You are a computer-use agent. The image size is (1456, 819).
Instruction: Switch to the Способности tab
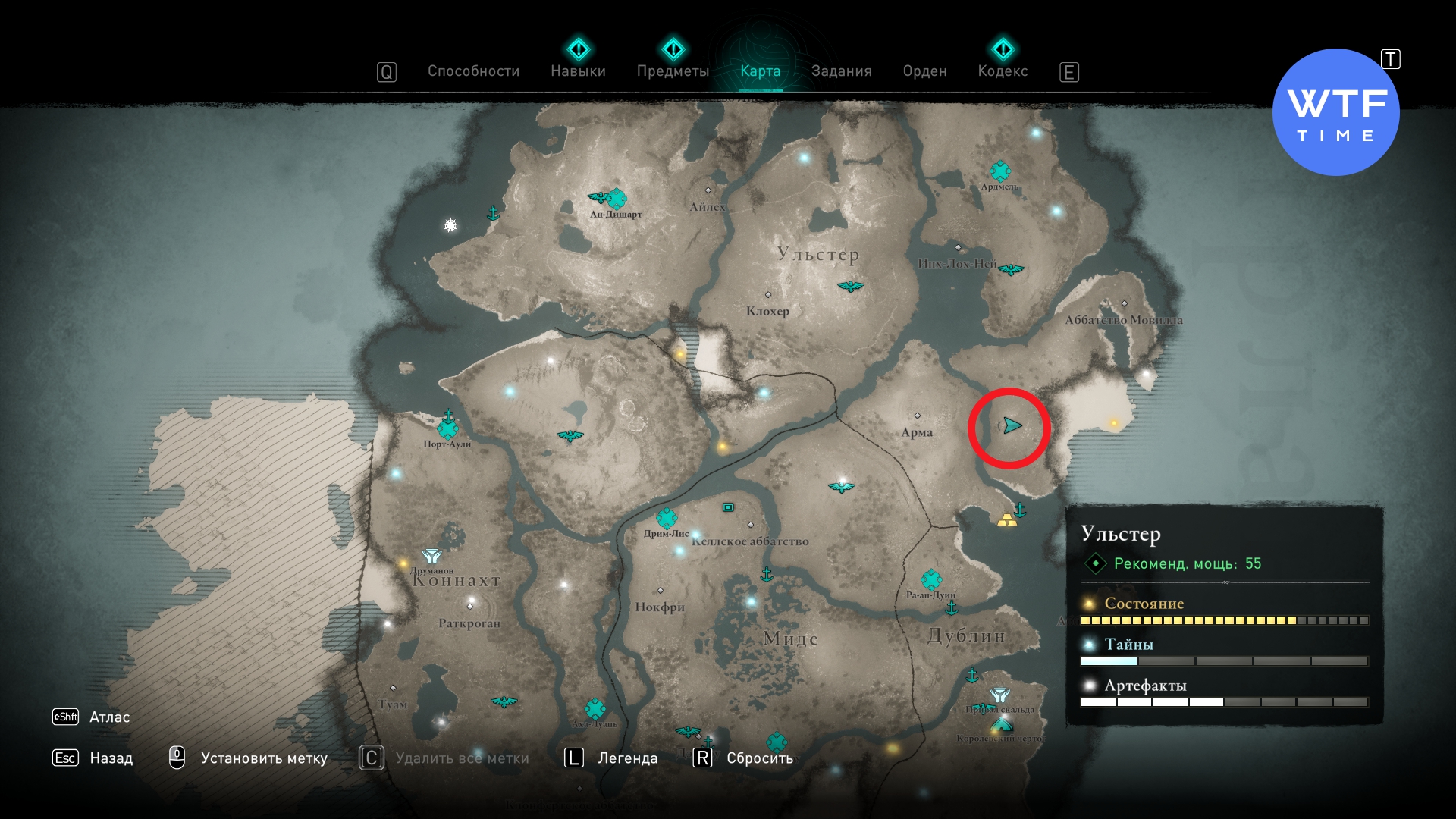pos(473,71)
